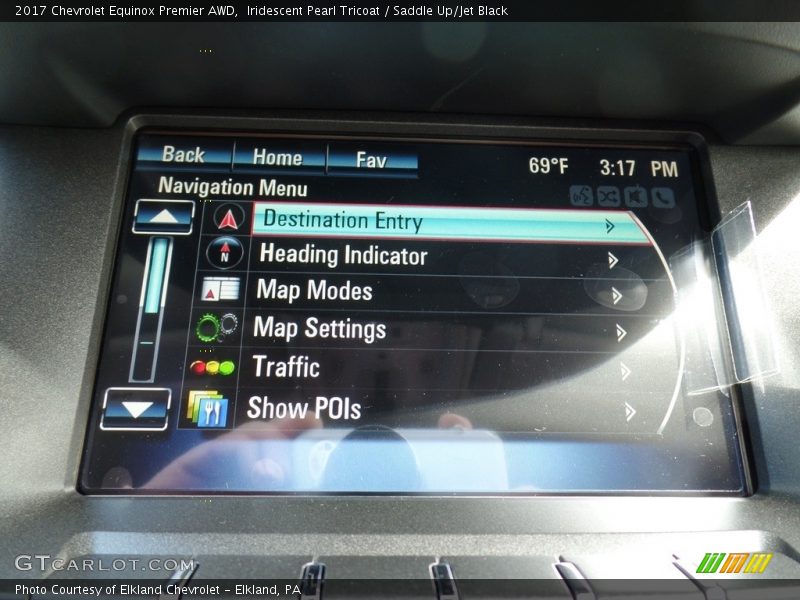The width and height of the screenshot is (800, 600).
Task: Click the scroll up arrow button
Action: [163, 216]
